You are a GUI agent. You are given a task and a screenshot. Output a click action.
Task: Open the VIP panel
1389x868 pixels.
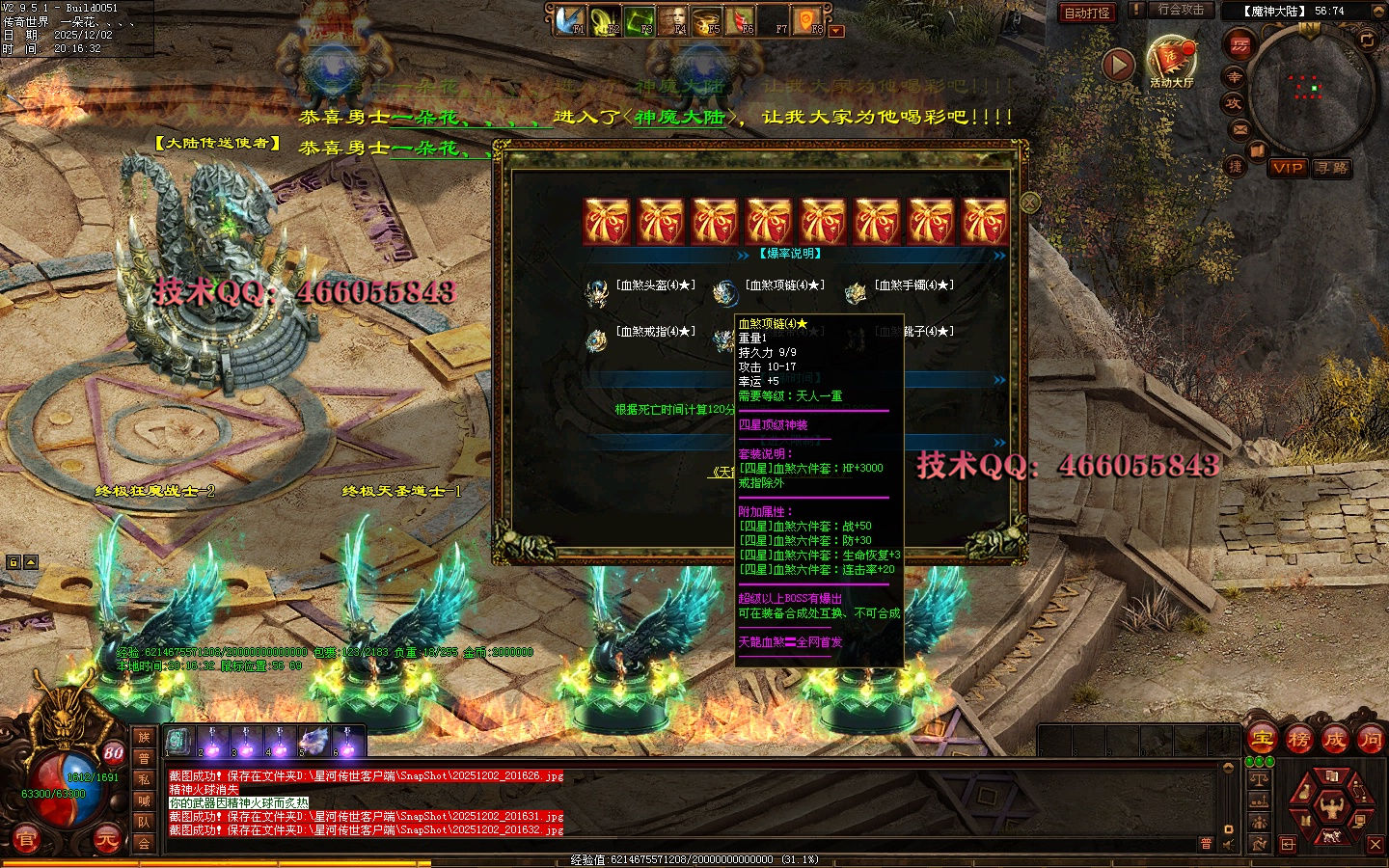pyautogui.click(x=1288, y=168)
